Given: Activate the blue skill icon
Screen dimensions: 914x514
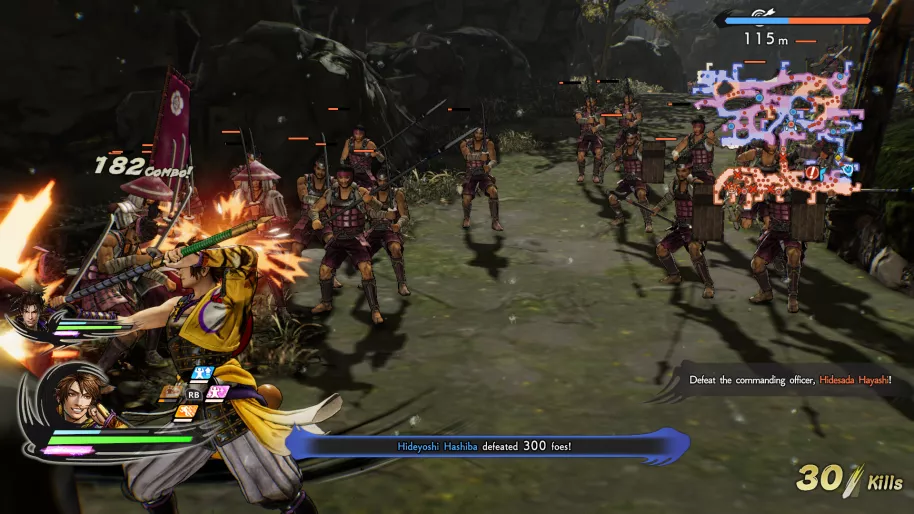Looking at the screenshot, I should pyautogui.click(x=202, y=374).
